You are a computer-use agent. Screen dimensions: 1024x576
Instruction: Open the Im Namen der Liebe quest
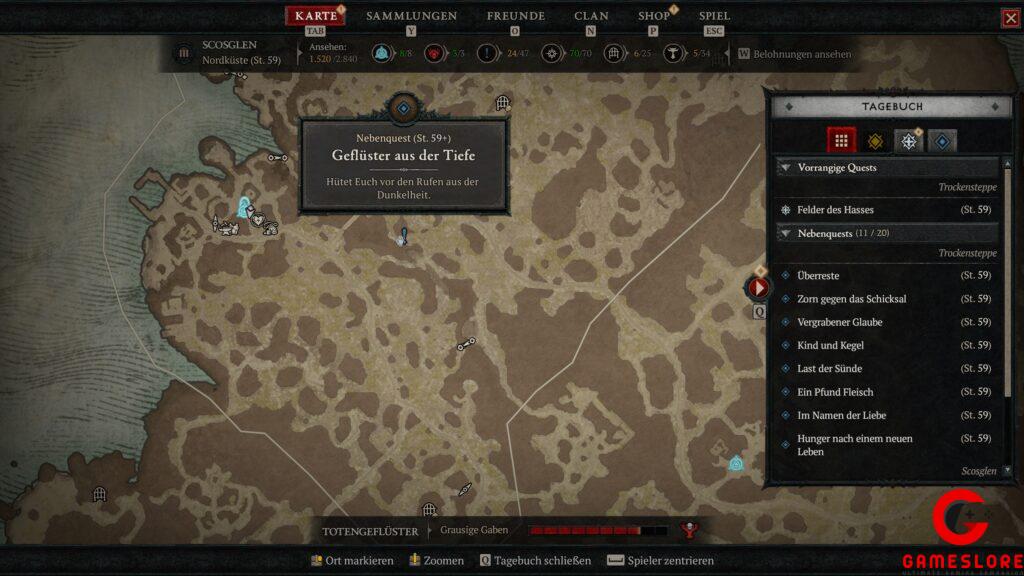pos(841,415)
